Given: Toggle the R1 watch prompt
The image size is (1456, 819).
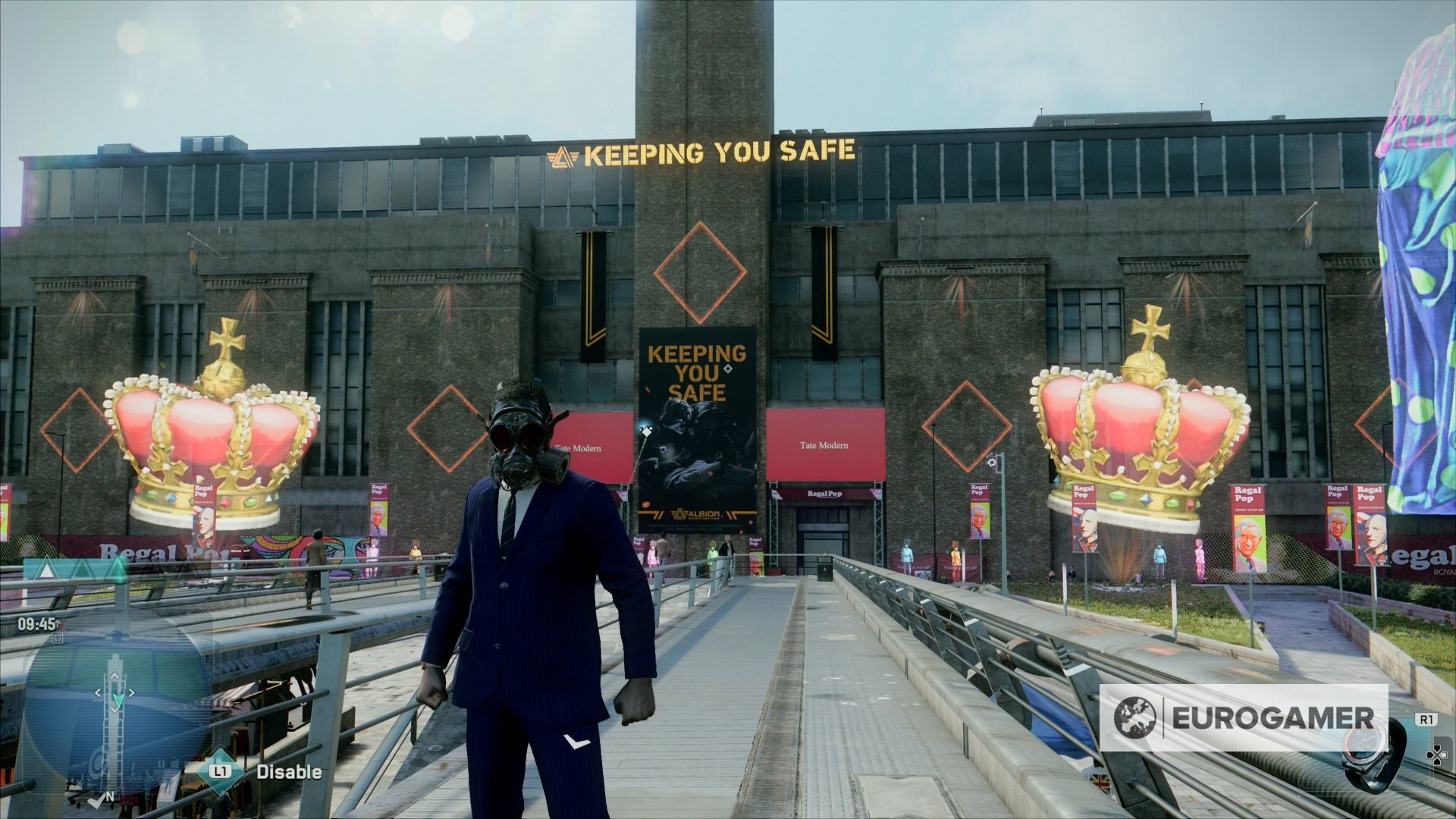Looking at the screenshot, I should [x=1427, y=718].
